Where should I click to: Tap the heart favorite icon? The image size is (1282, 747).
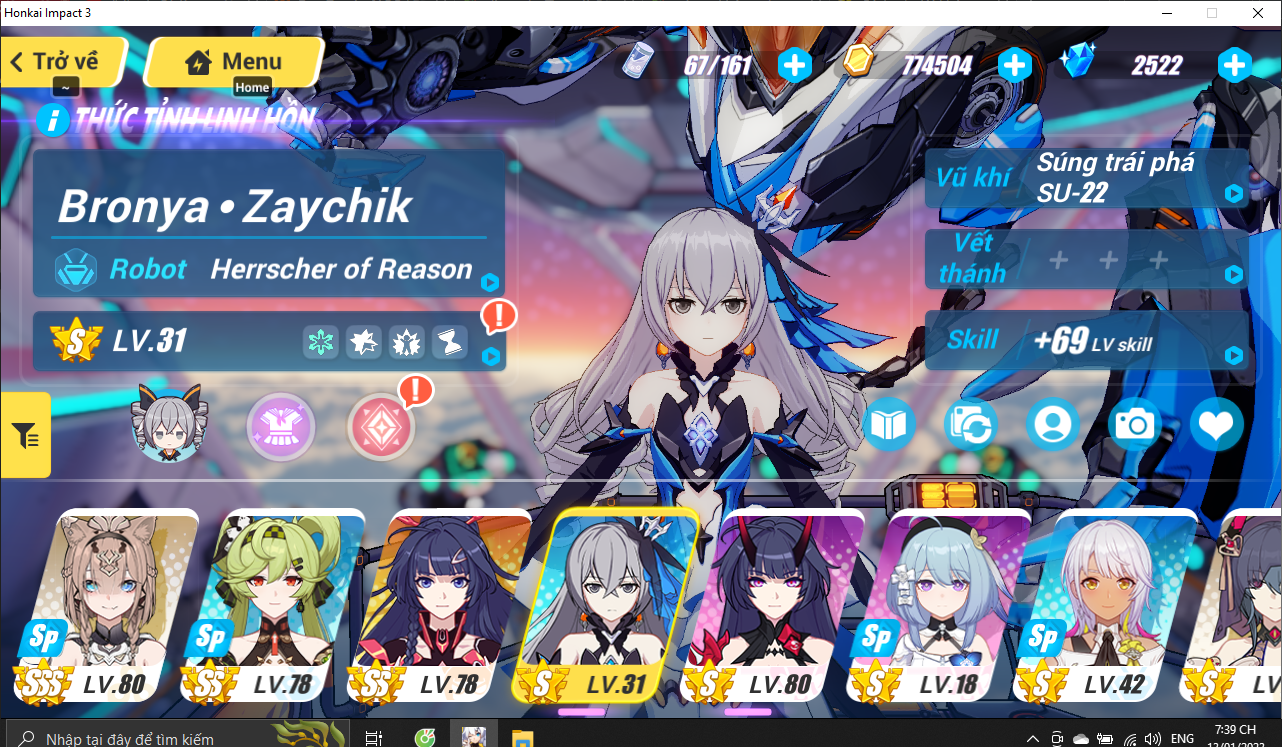coord(1216,424)
